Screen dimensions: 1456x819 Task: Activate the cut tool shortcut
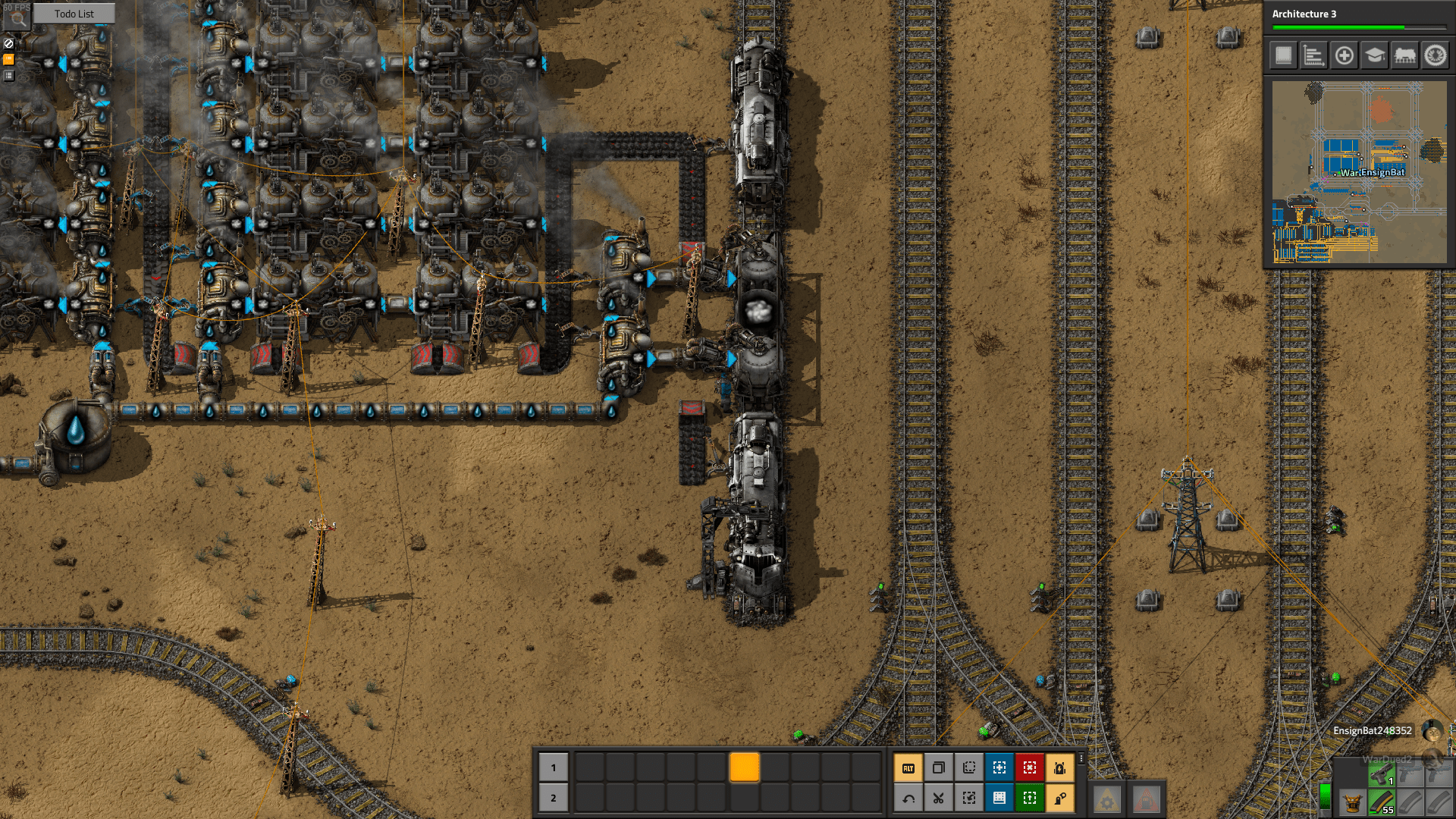[938, 797]
